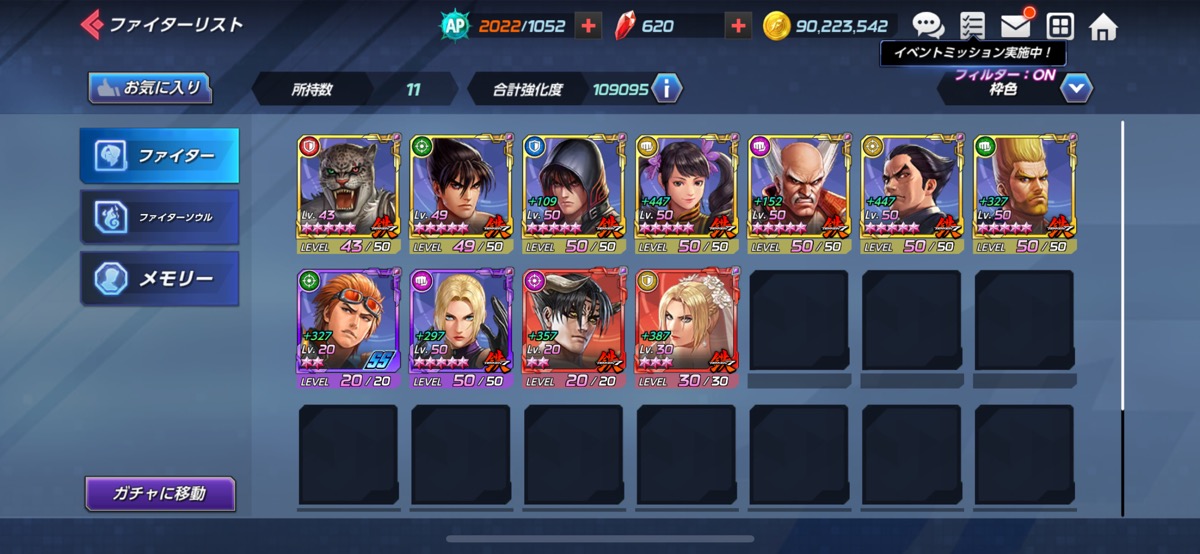Select the King jaguar-mask fighter card
1200x554 pixels.
pos(347,193)
